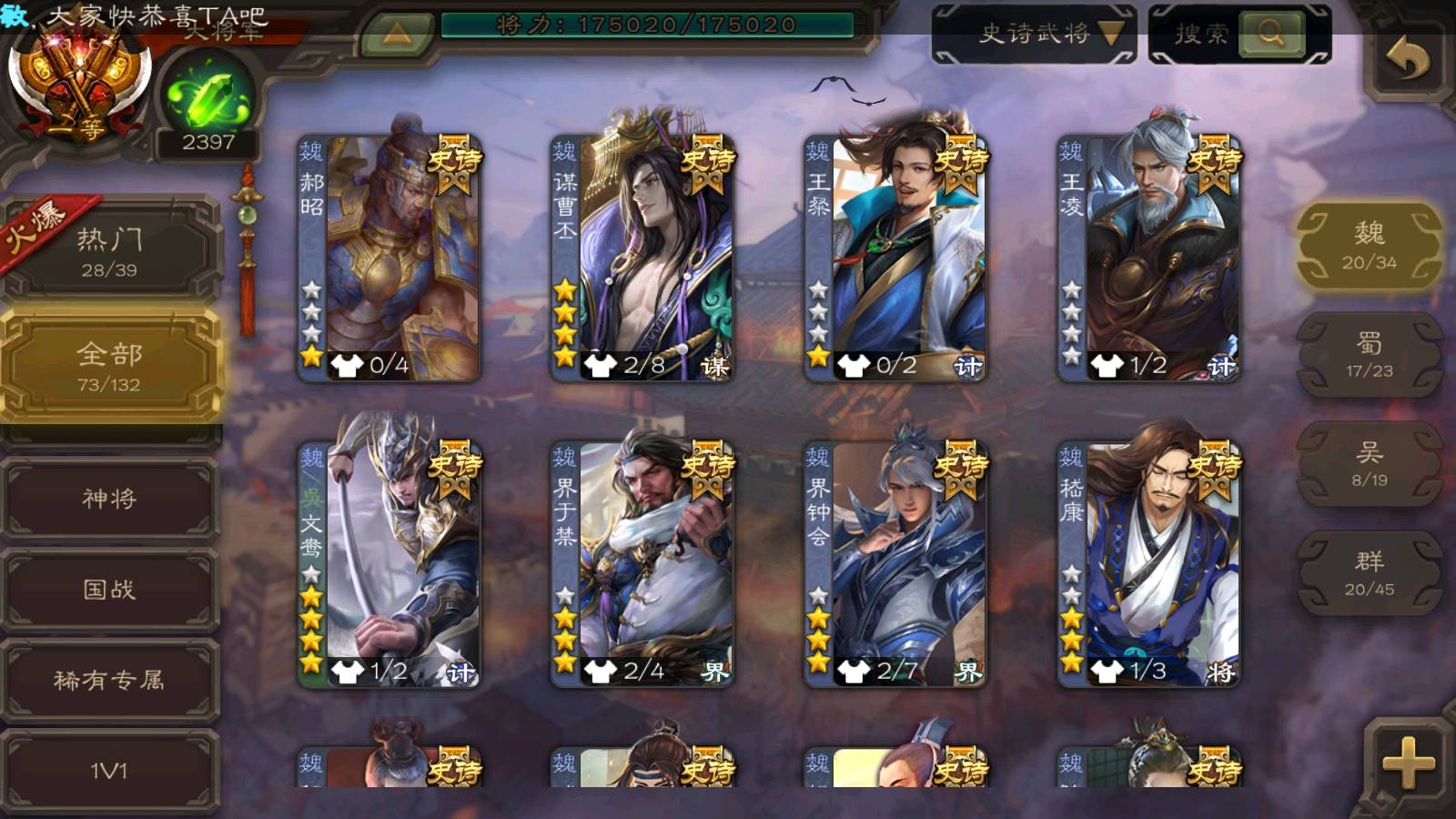Screen dimensions: 1456x819
Task: Filter generals by 蜀 faction
Action: coord(1369,355)
